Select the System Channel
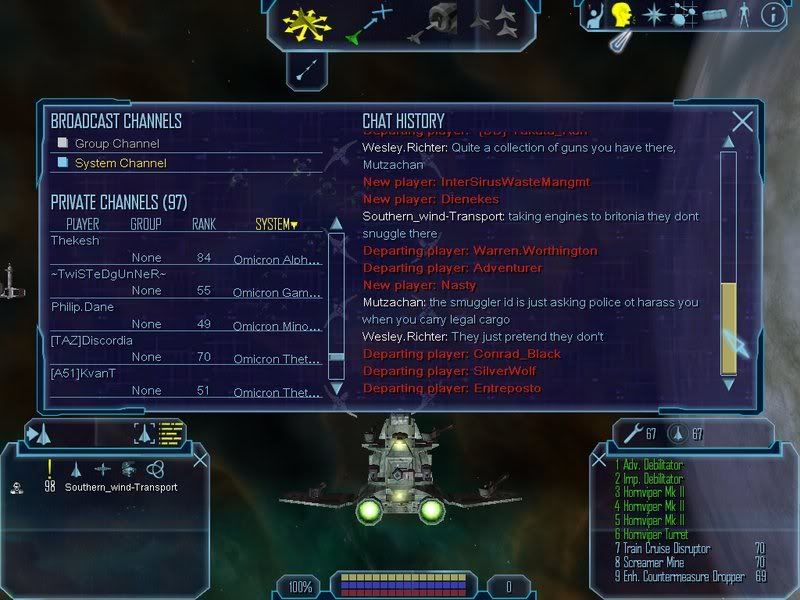800x600 pixels. (x=120, y=163)
